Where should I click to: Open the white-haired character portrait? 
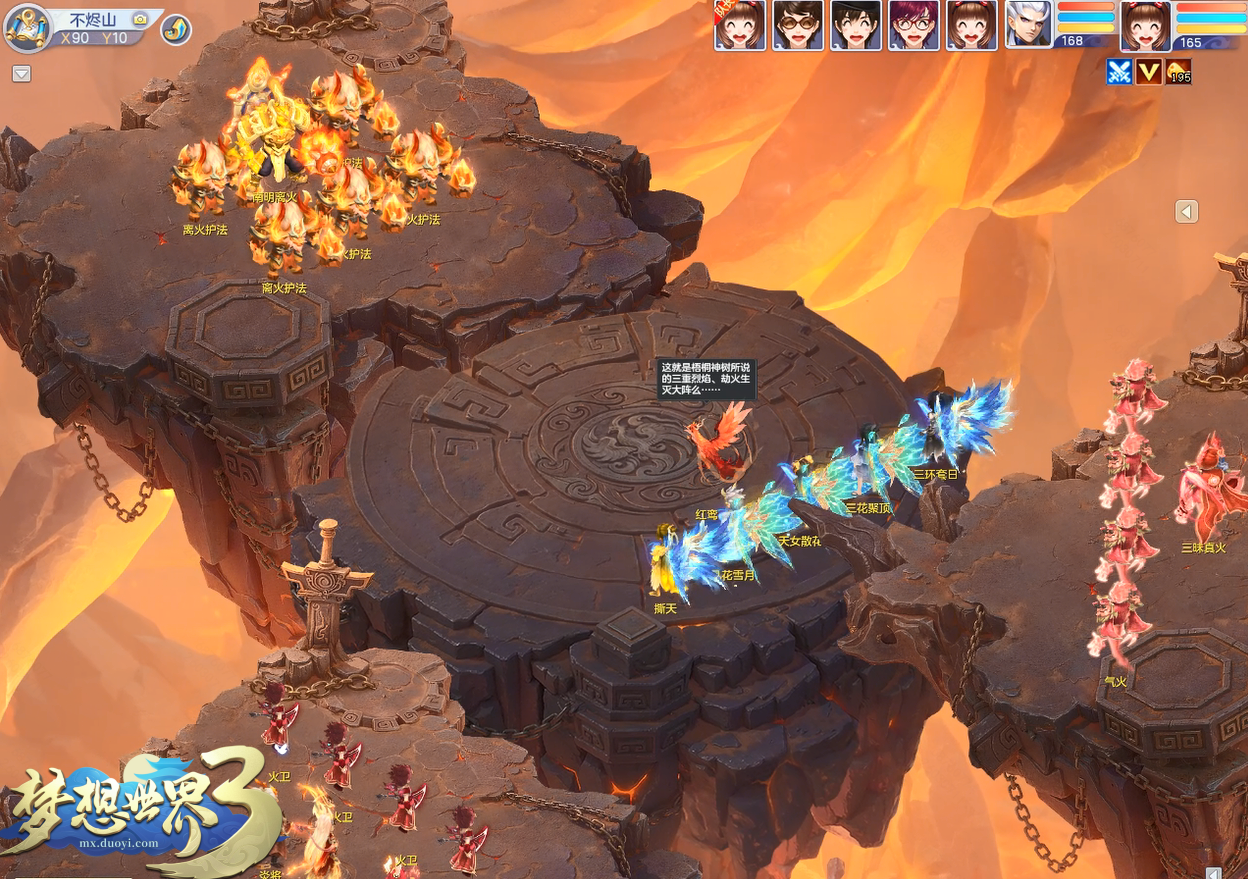pyautogui.click(x=1029, y=25)
